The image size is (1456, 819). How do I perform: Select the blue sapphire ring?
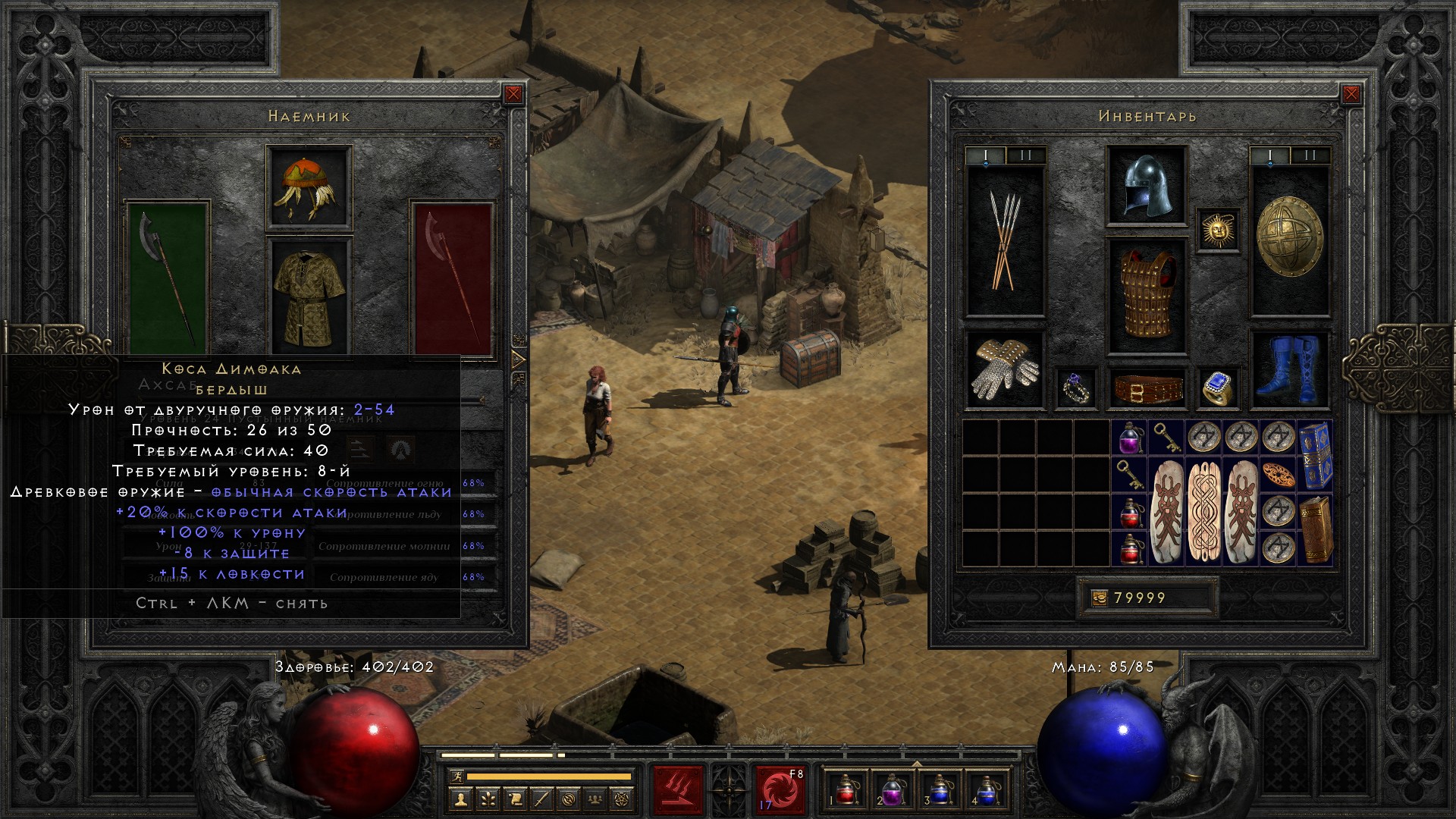pyautogui.click(x=1216, y=388)
